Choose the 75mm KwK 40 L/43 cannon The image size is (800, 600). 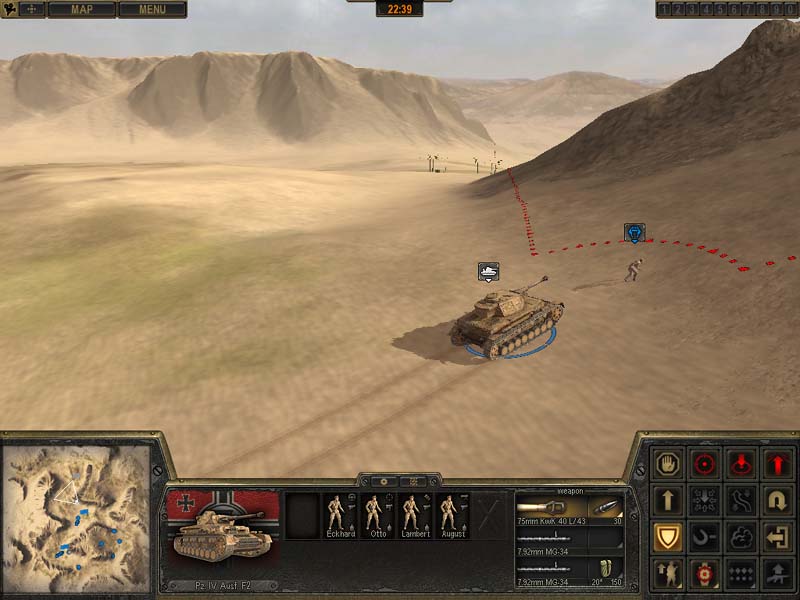tap(568, 508)
